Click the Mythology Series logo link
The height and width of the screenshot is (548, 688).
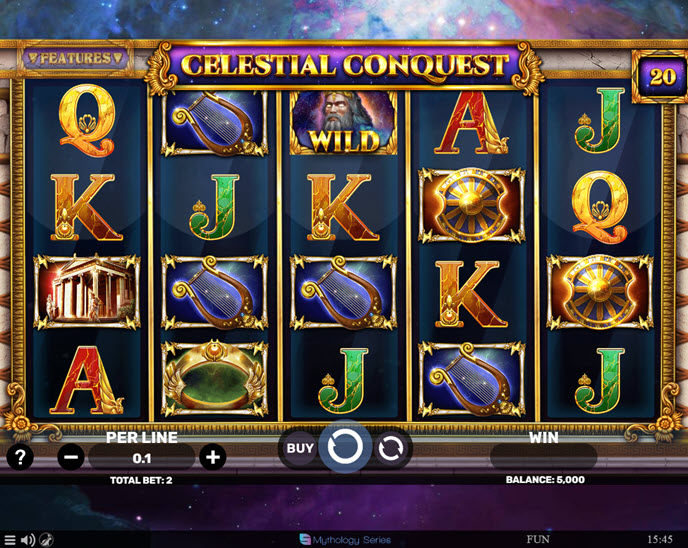point(344,540)
